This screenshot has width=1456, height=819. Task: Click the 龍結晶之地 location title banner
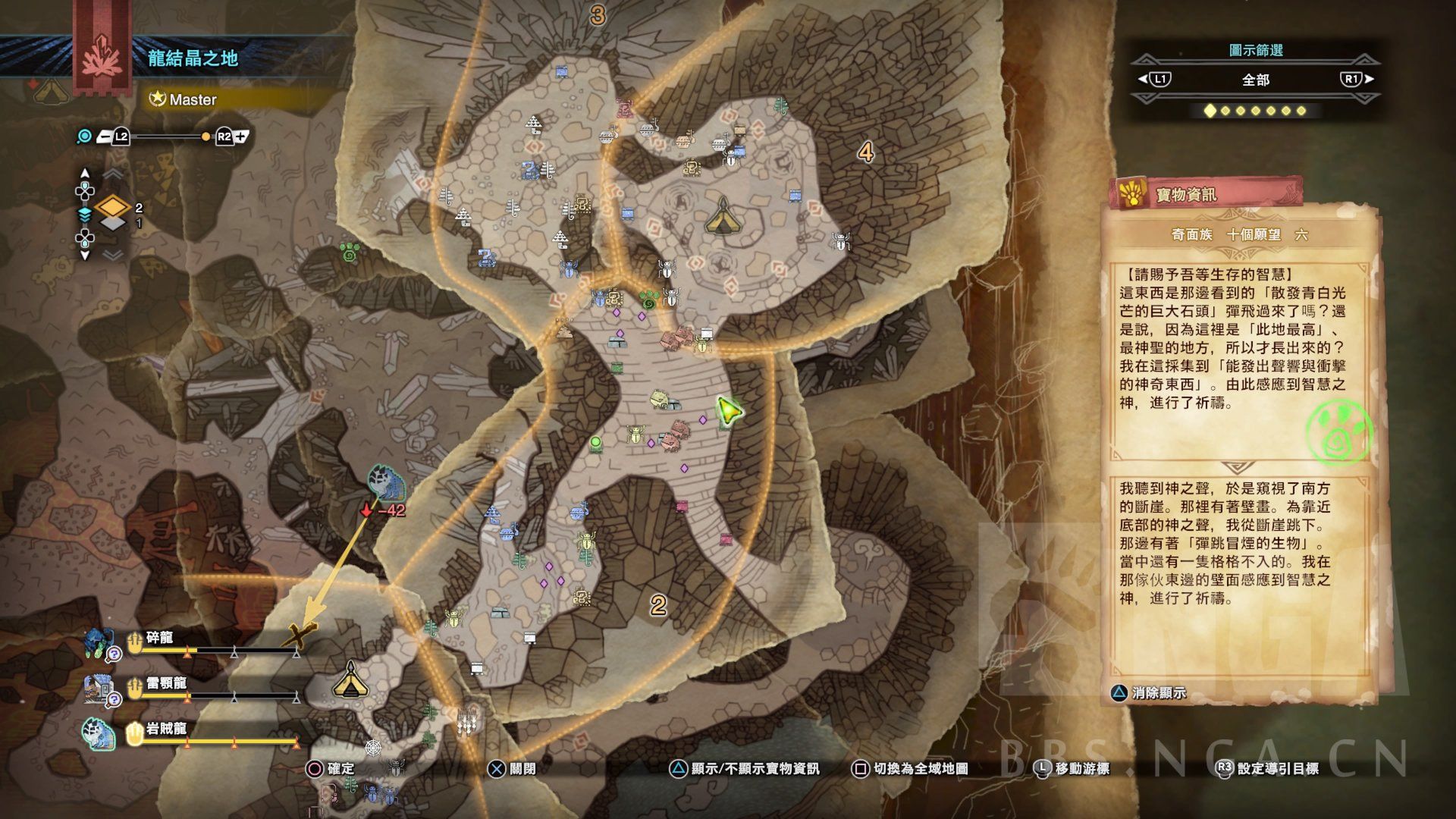193,58
